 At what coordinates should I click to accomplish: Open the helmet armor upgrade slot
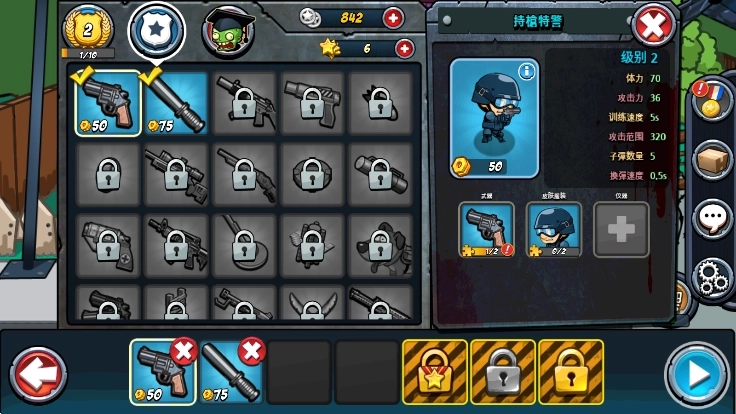[x=554, y=229]
